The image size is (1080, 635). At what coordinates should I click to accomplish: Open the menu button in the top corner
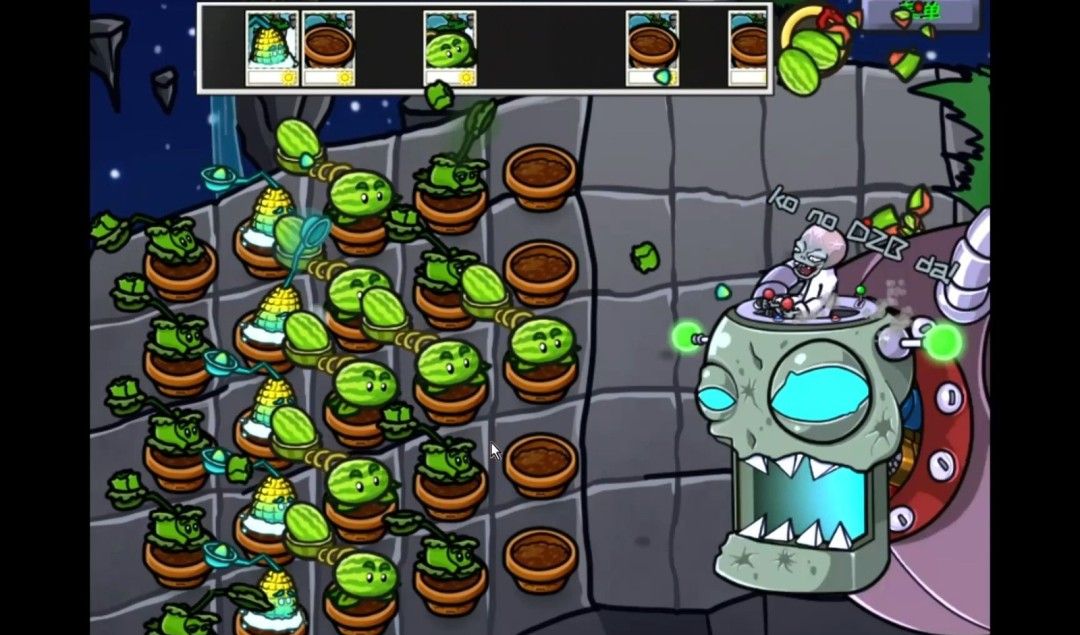[x=918, y=12]
